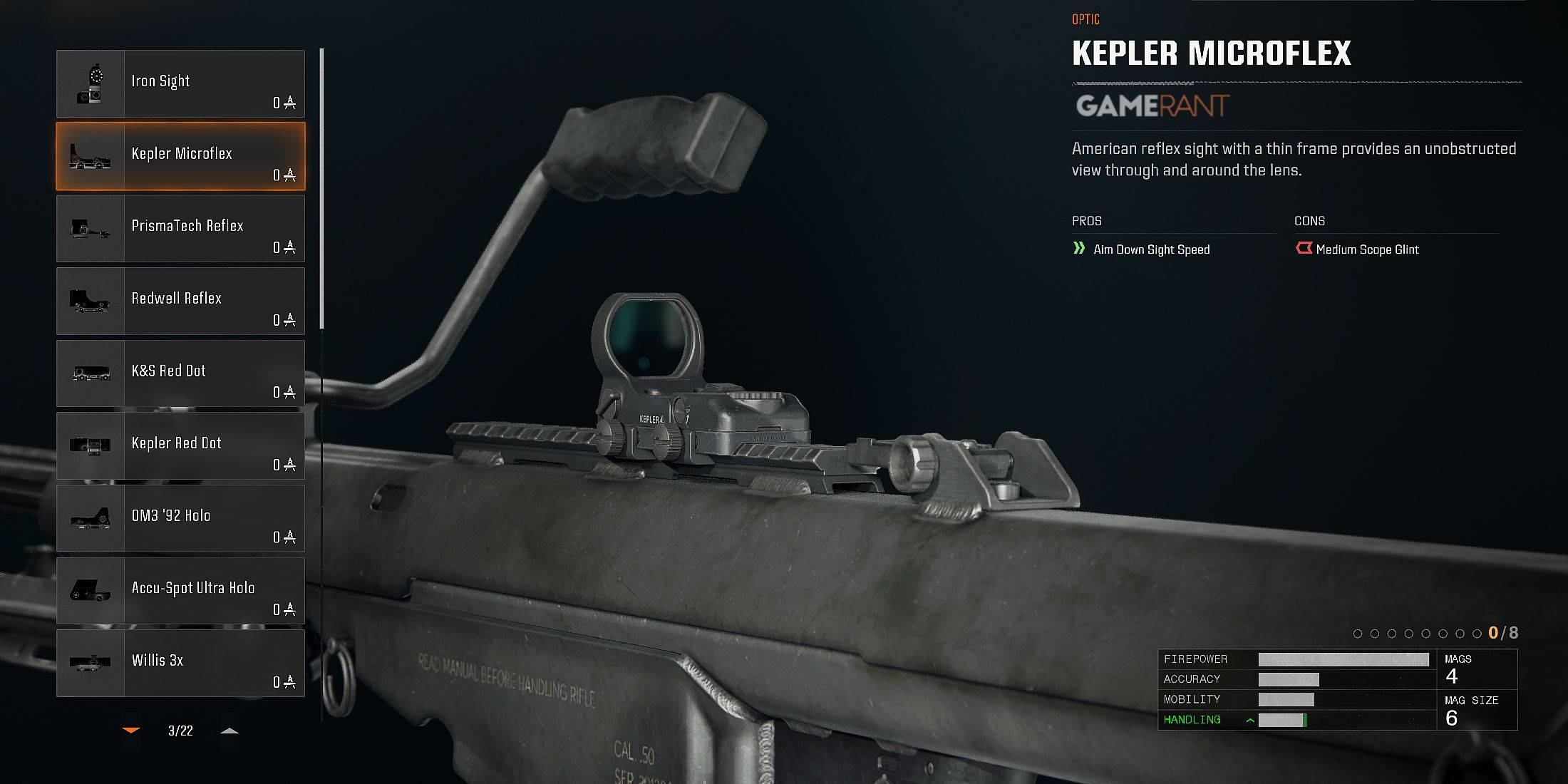Equip the Kepler Microflex optic
The width and height of the screenshot is (1568, 784).
pyautogui.click(x=200, y=156)
